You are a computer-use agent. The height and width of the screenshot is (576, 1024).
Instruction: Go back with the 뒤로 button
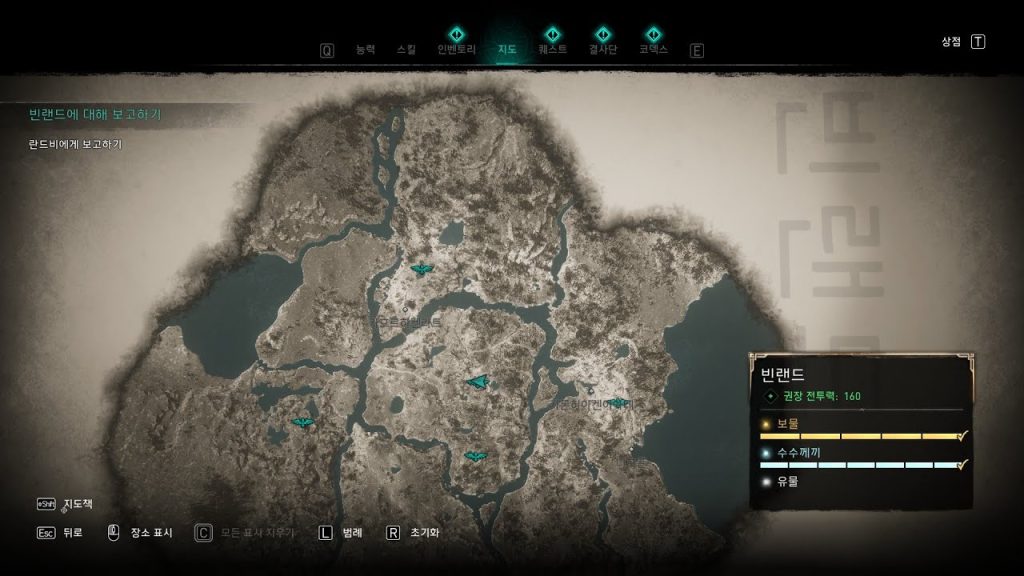[71, 533]
